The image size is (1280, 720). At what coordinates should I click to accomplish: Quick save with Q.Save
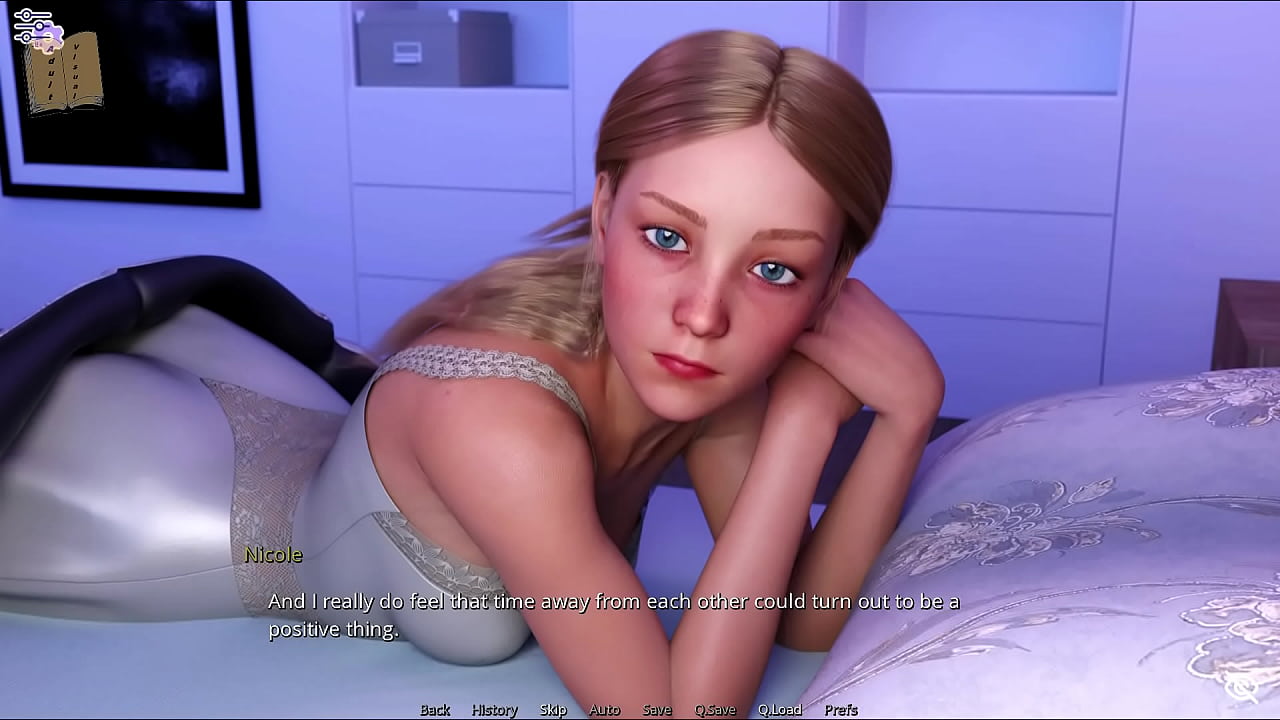click(715, 710)
